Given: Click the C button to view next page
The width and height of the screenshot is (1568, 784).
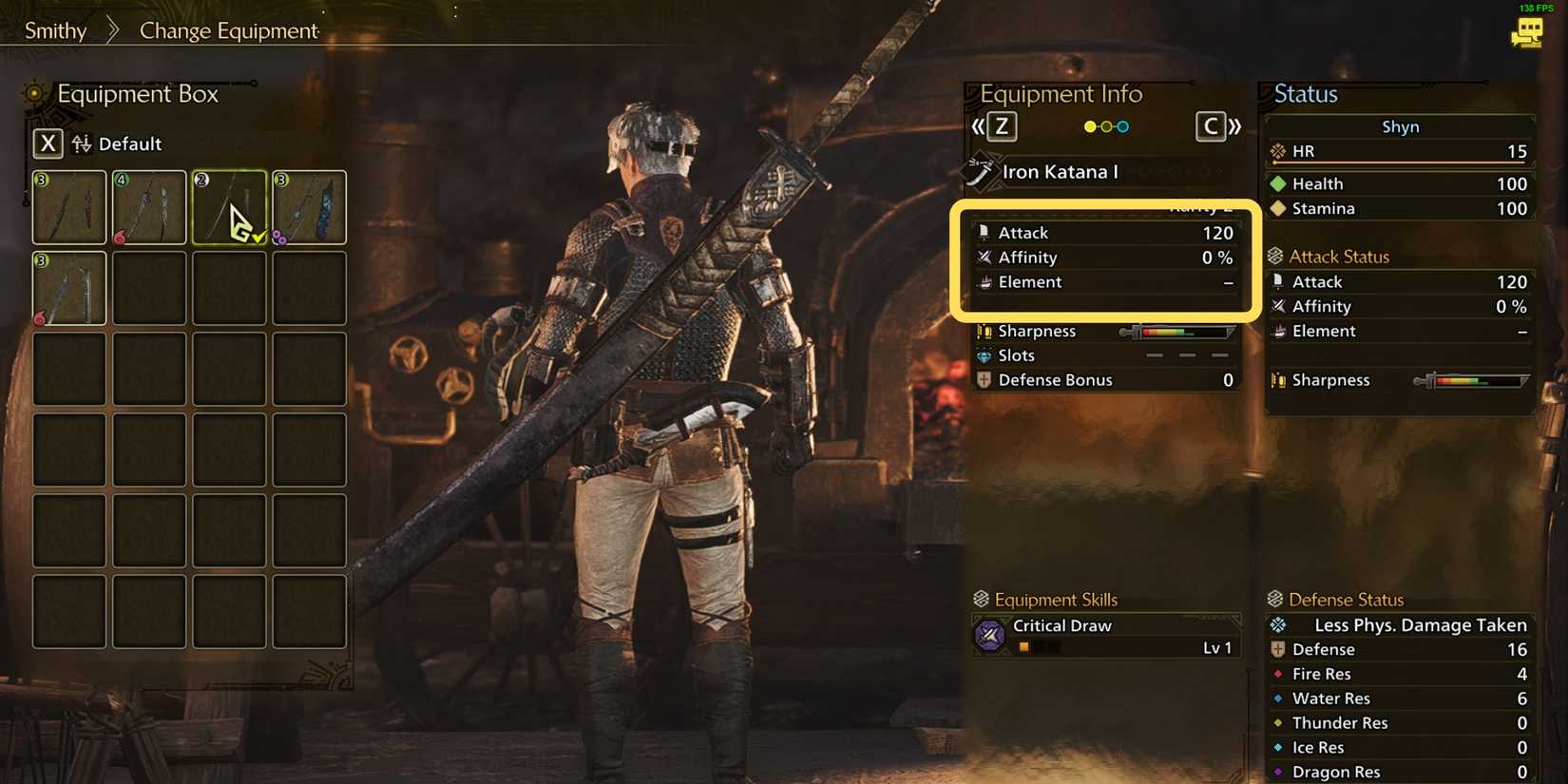Looking at the screenshot, I should (x=1211, y=125).
